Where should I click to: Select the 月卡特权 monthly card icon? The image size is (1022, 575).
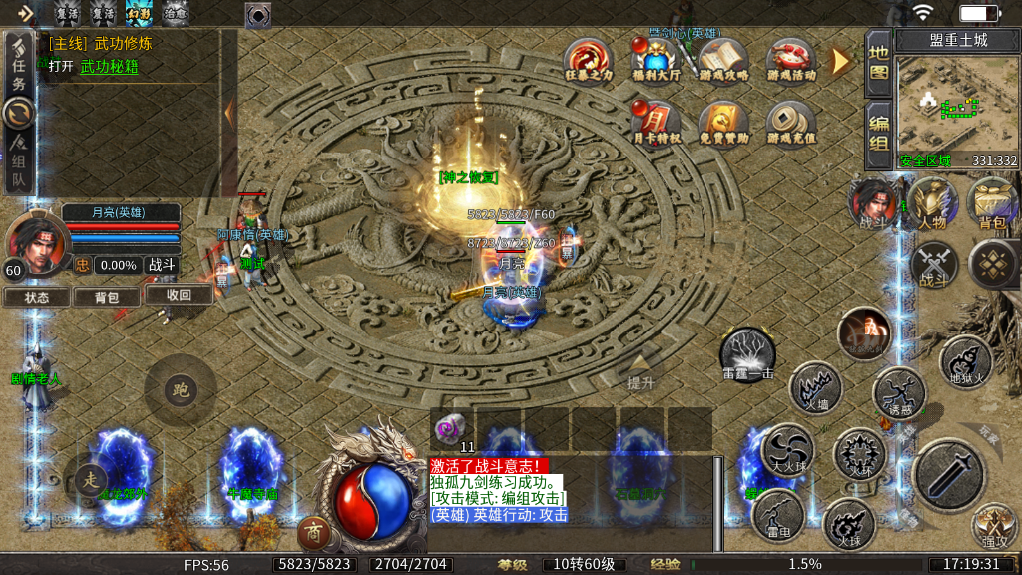click(x=656, y=122)
